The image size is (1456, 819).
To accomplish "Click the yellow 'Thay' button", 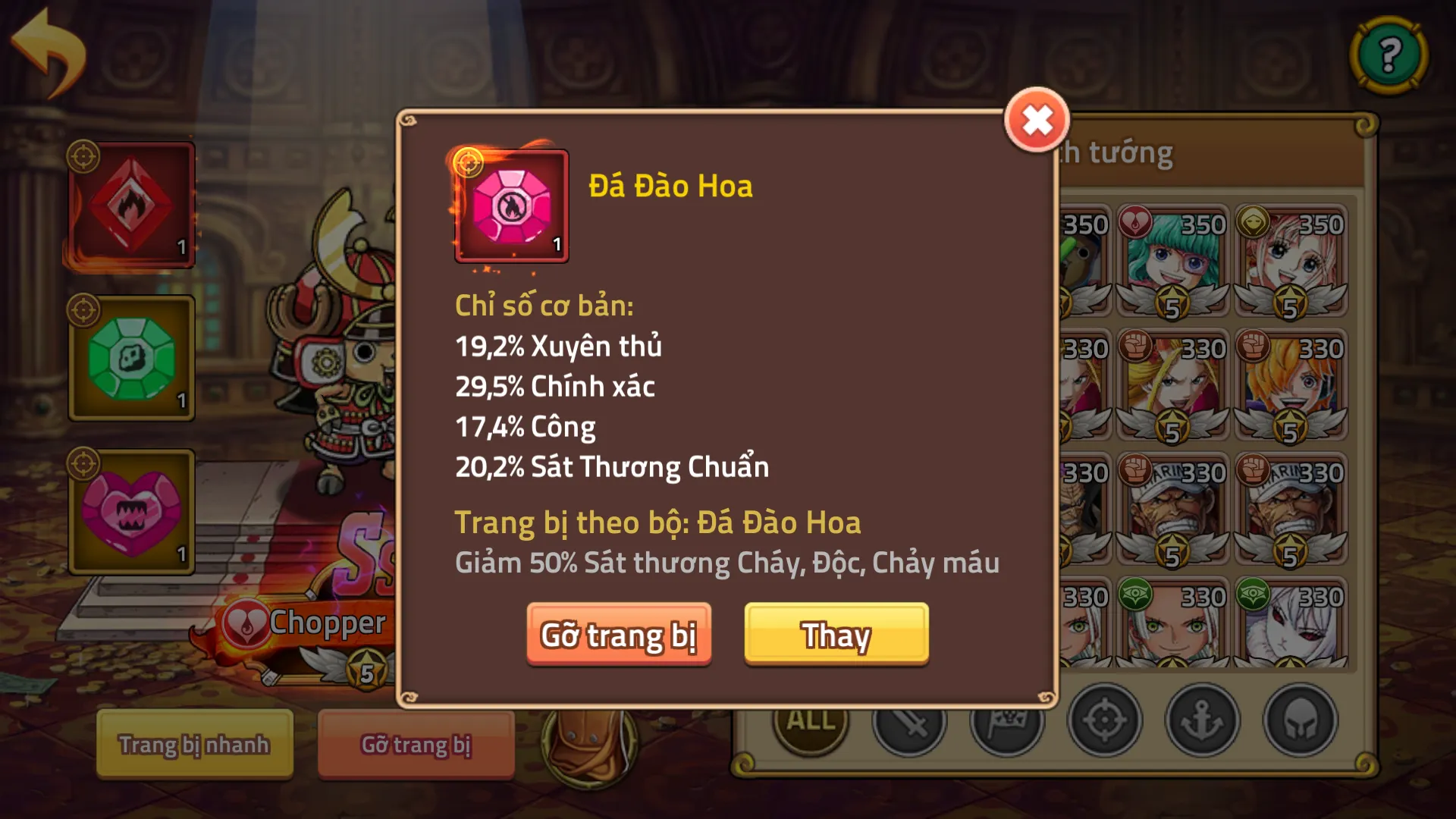I will (x=836, y=635).
